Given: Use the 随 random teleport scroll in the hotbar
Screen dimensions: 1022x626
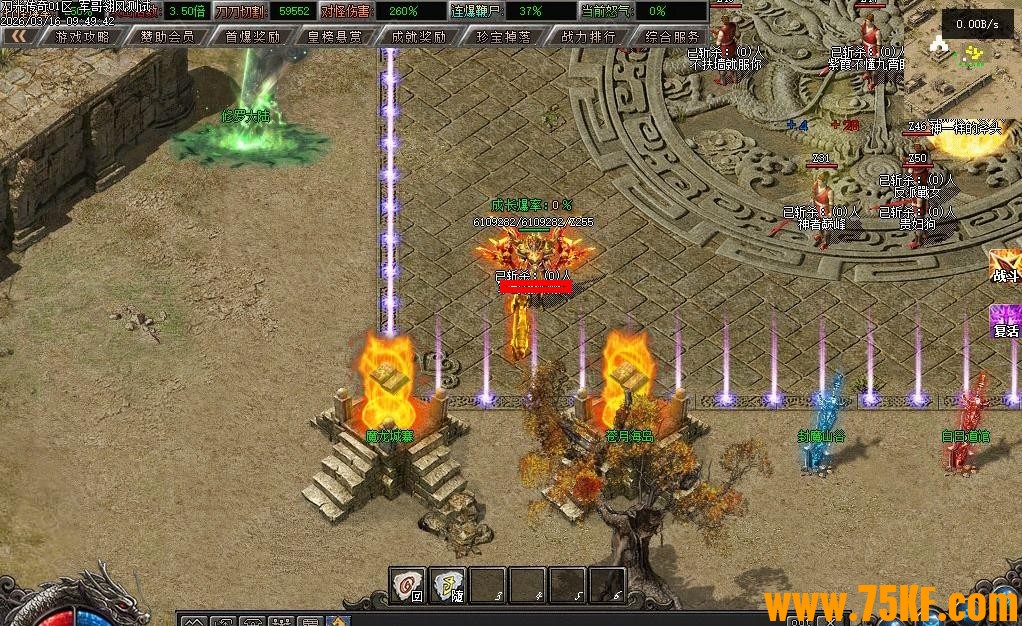Looking at the screenshot, I should [447, 585].
